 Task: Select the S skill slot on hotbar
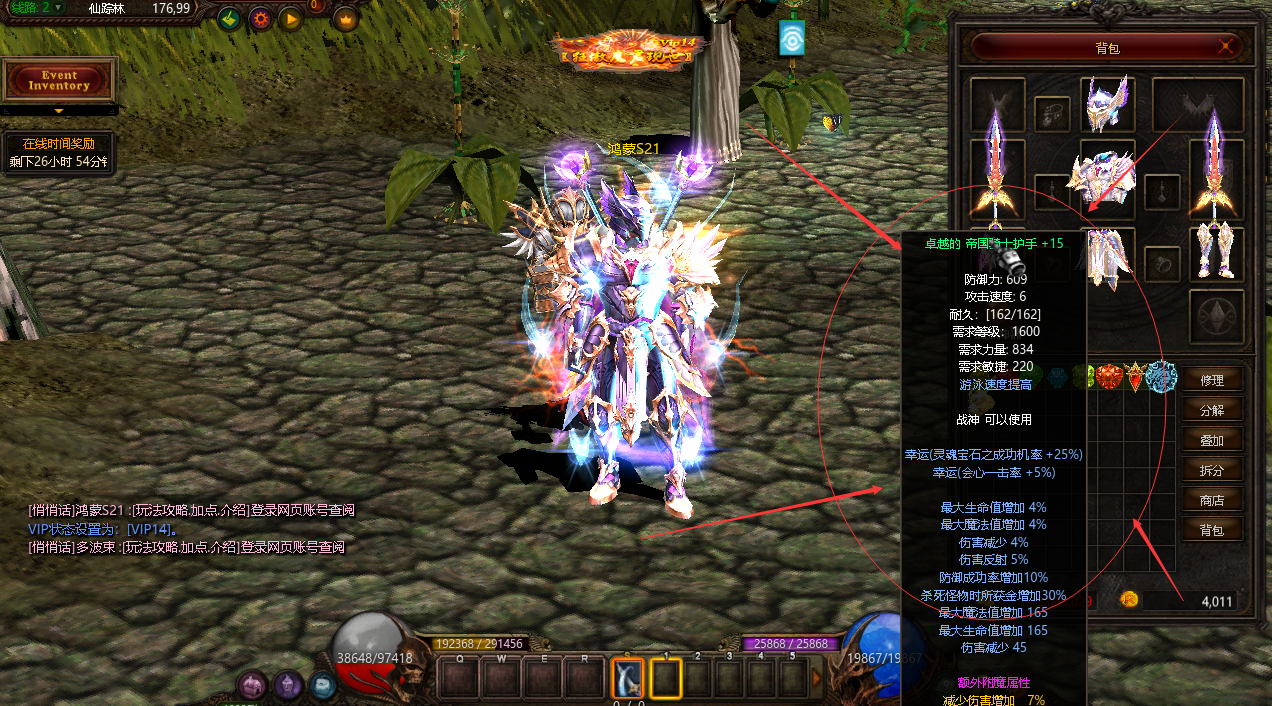click(x=627, y=680)
